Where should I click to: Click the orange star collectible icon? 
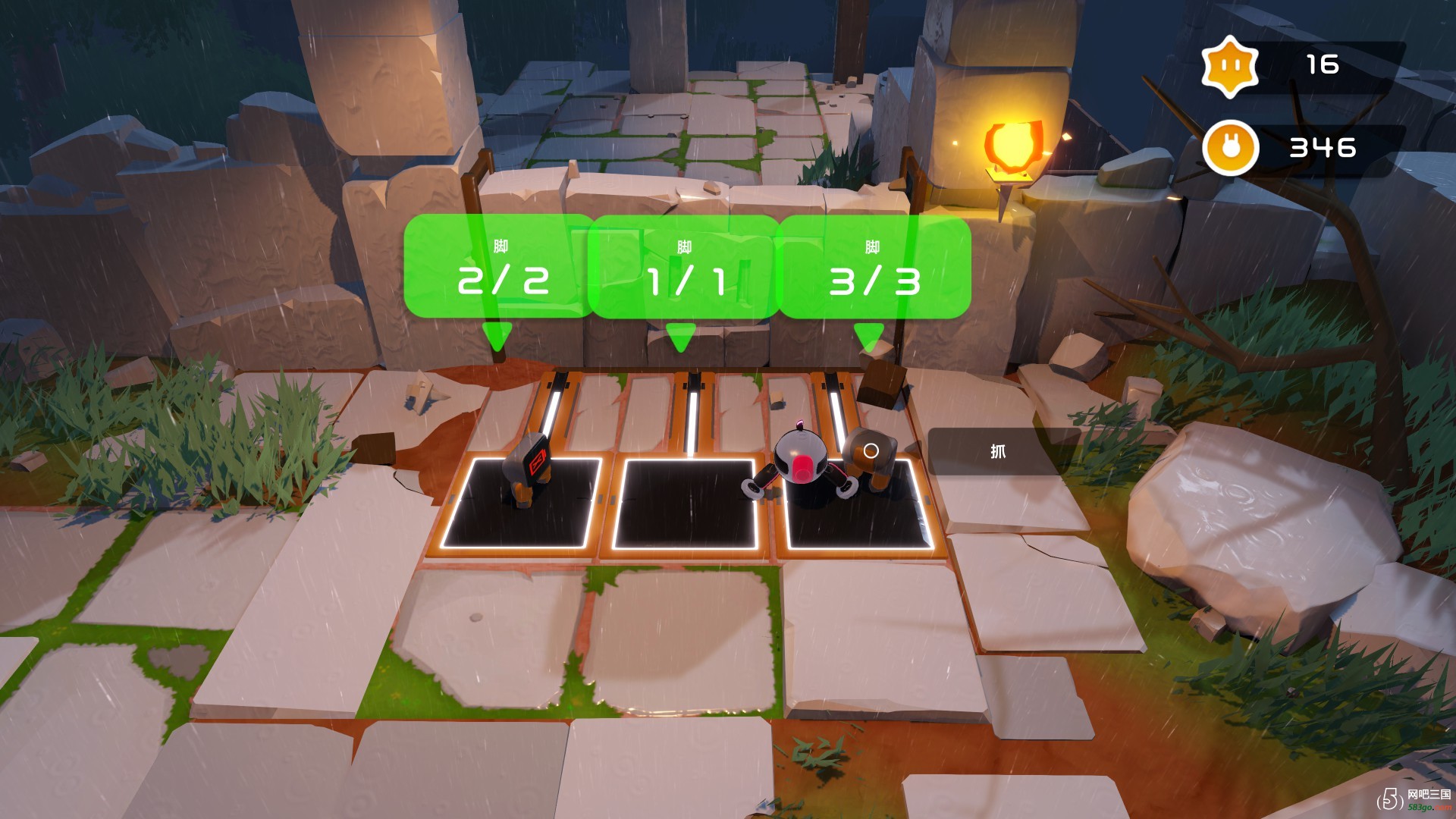[x=1229, y=66]
